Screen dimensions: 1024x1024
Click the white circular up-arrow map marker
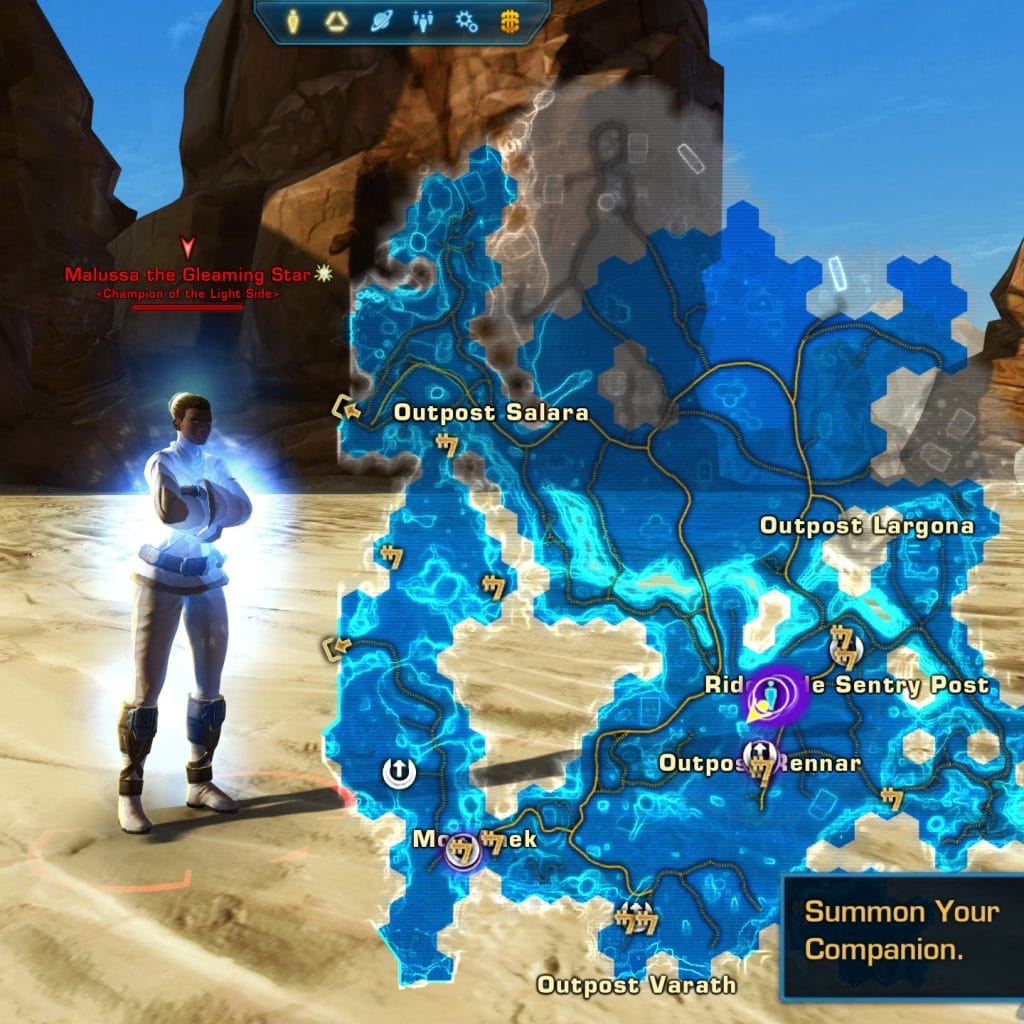pos(397,771)
